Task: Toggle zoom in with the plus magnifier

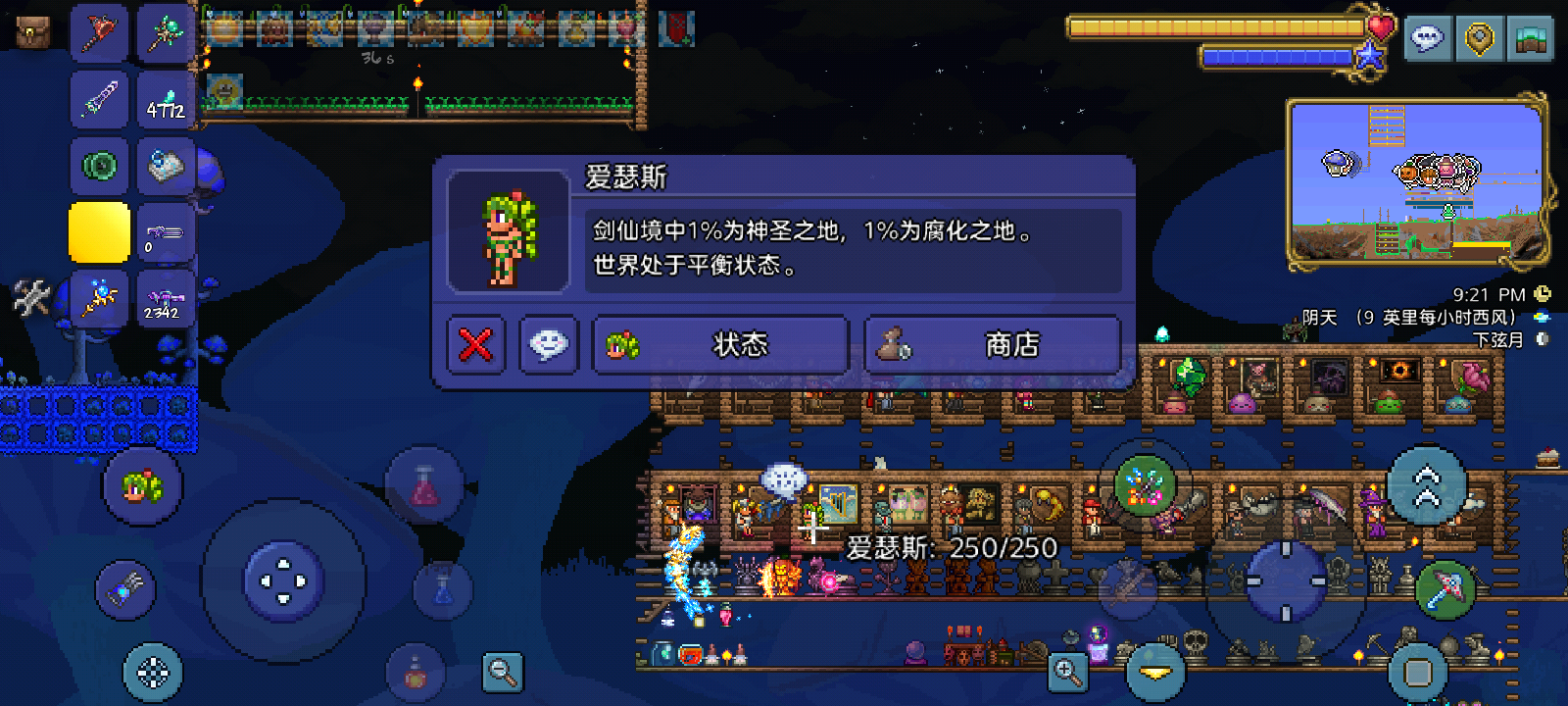Action: click(1068, 672)
